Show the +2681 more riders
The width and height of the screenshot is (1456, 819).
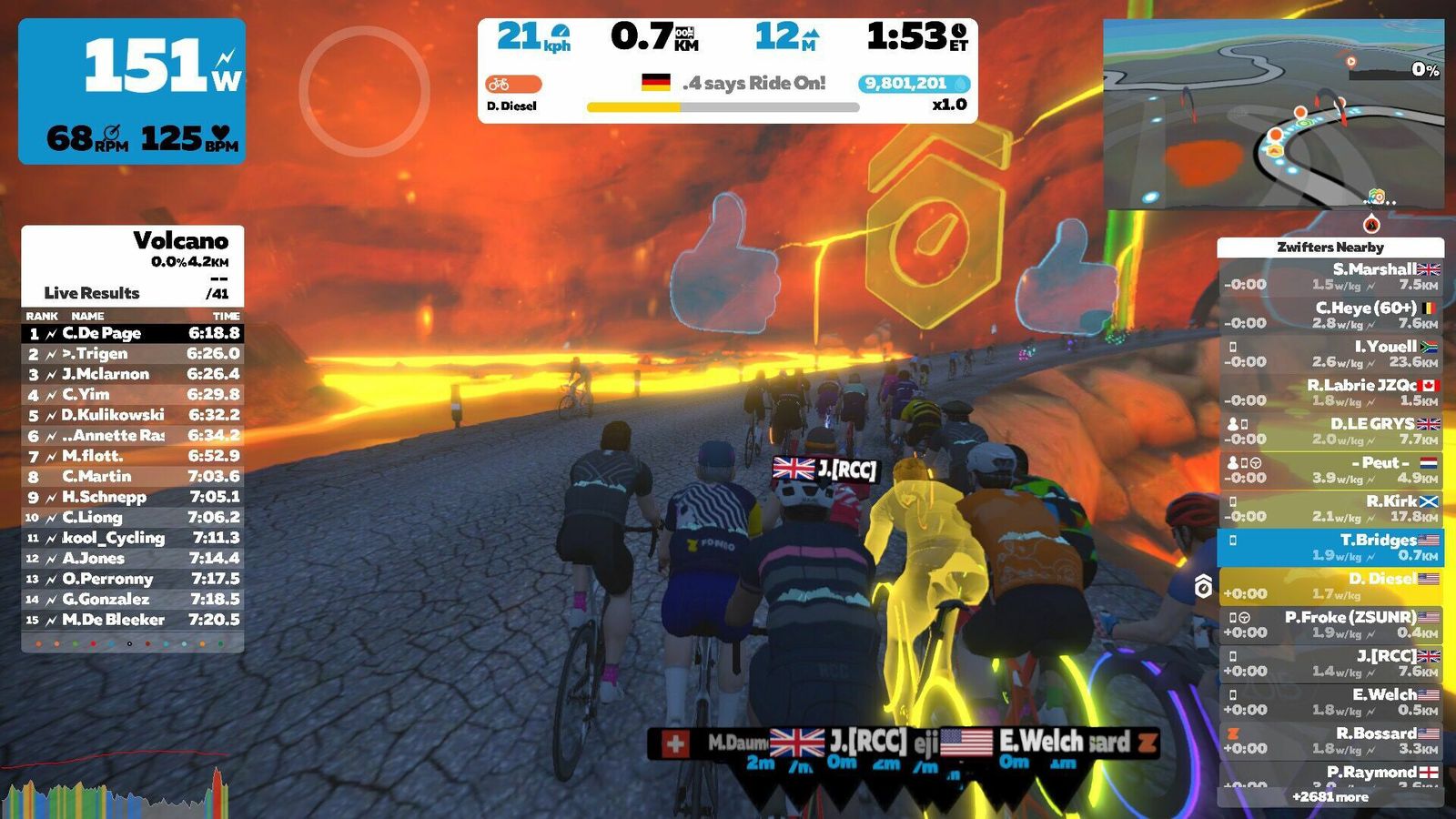(x=1330, y=797)
